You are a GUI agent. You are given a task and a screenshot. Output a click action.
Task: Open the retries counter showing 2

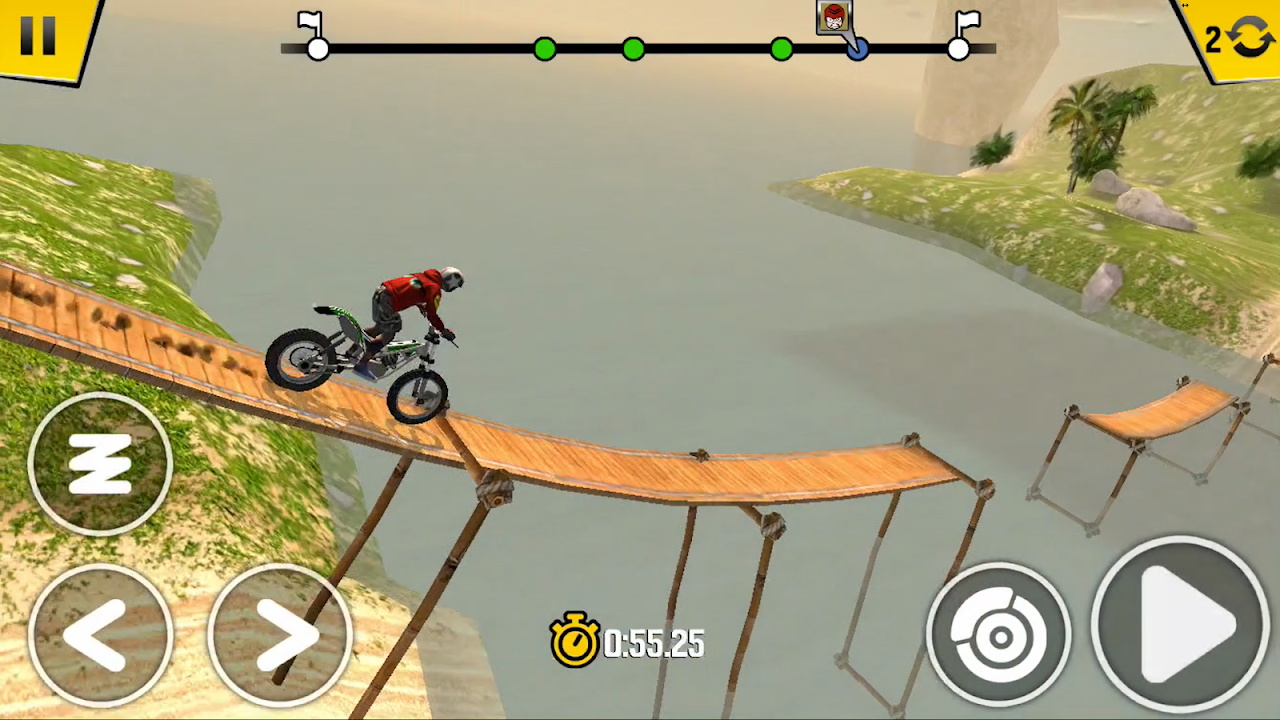coord(1213,38)
